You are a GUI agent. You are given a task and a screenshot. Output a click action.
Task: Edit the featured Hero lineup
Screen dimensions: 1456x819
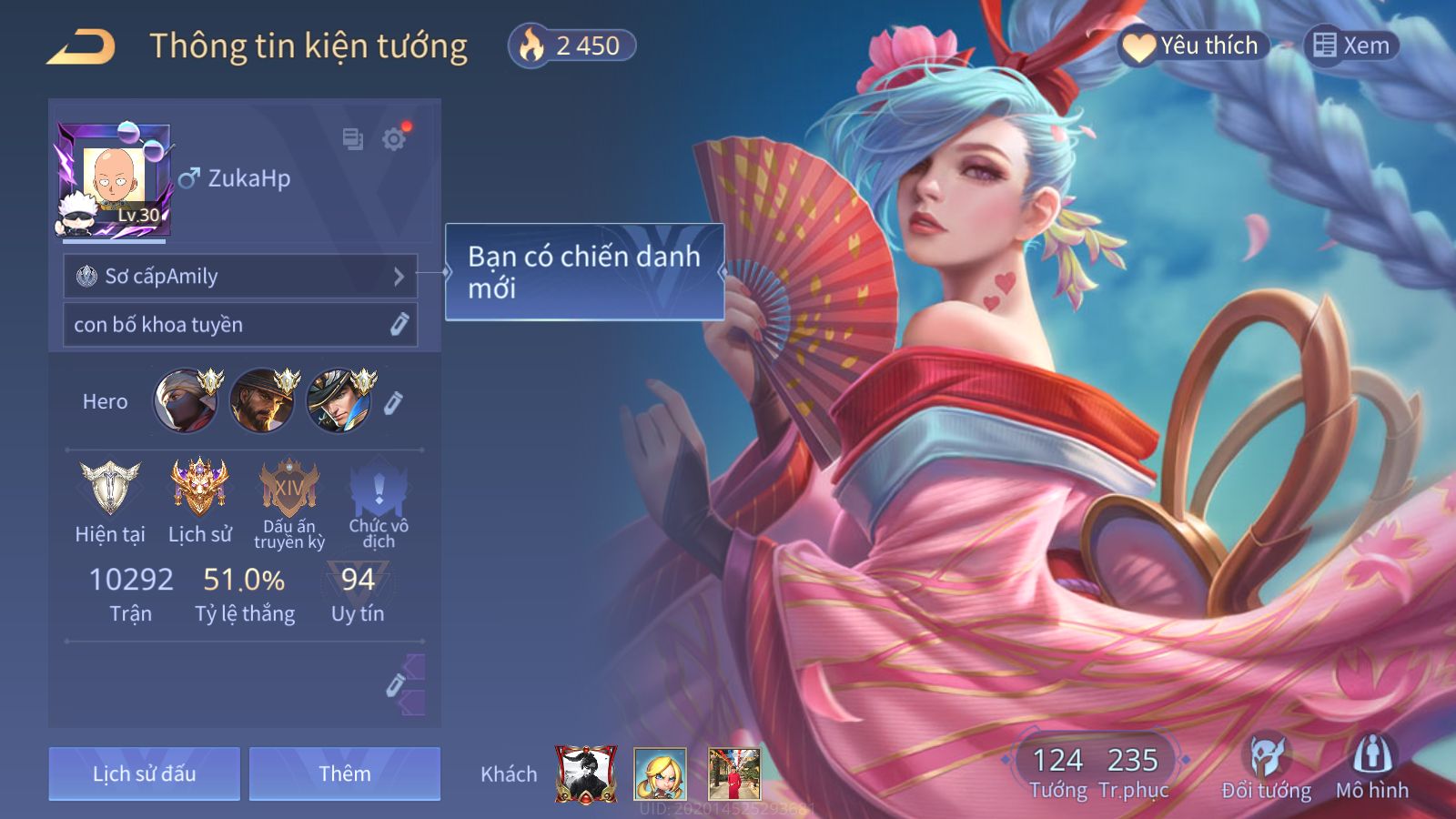click(x=393, y=402)
